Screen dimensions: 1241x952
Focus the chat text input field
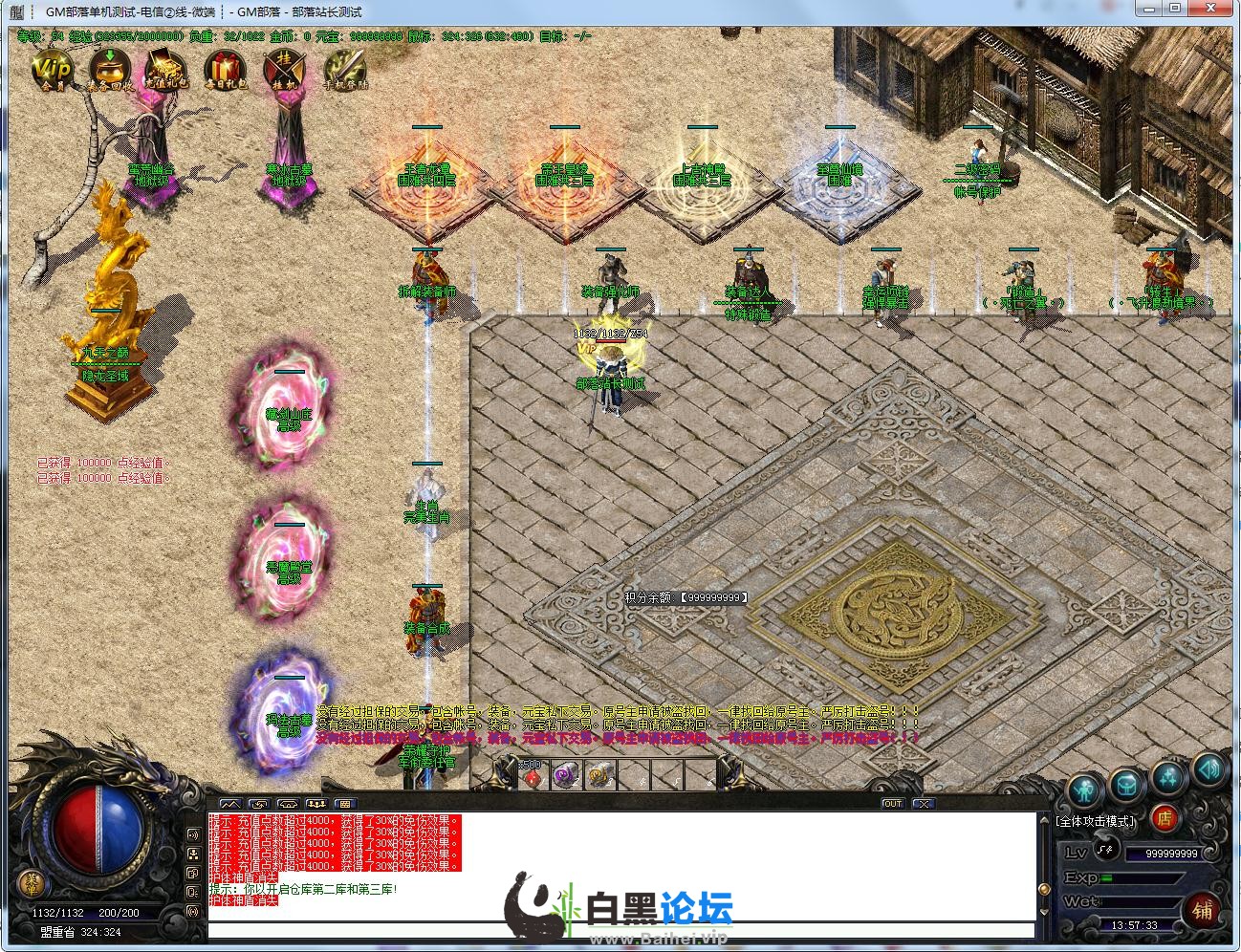620,930
